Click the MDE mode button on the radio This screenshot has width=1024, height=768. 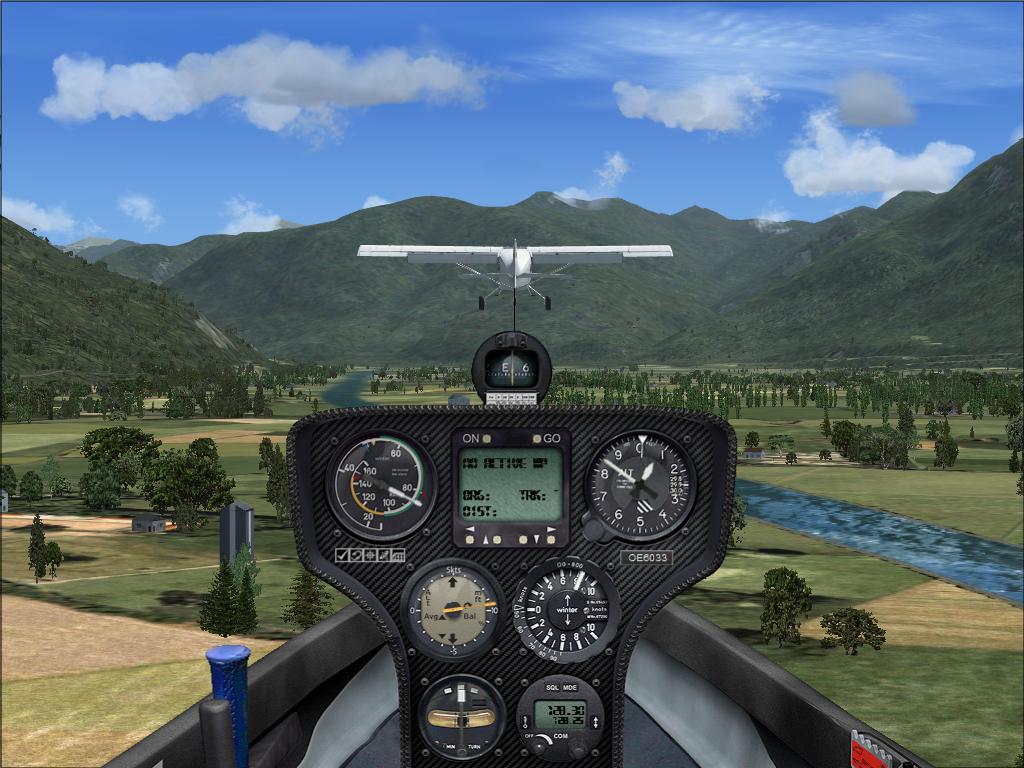coord(569,689)
